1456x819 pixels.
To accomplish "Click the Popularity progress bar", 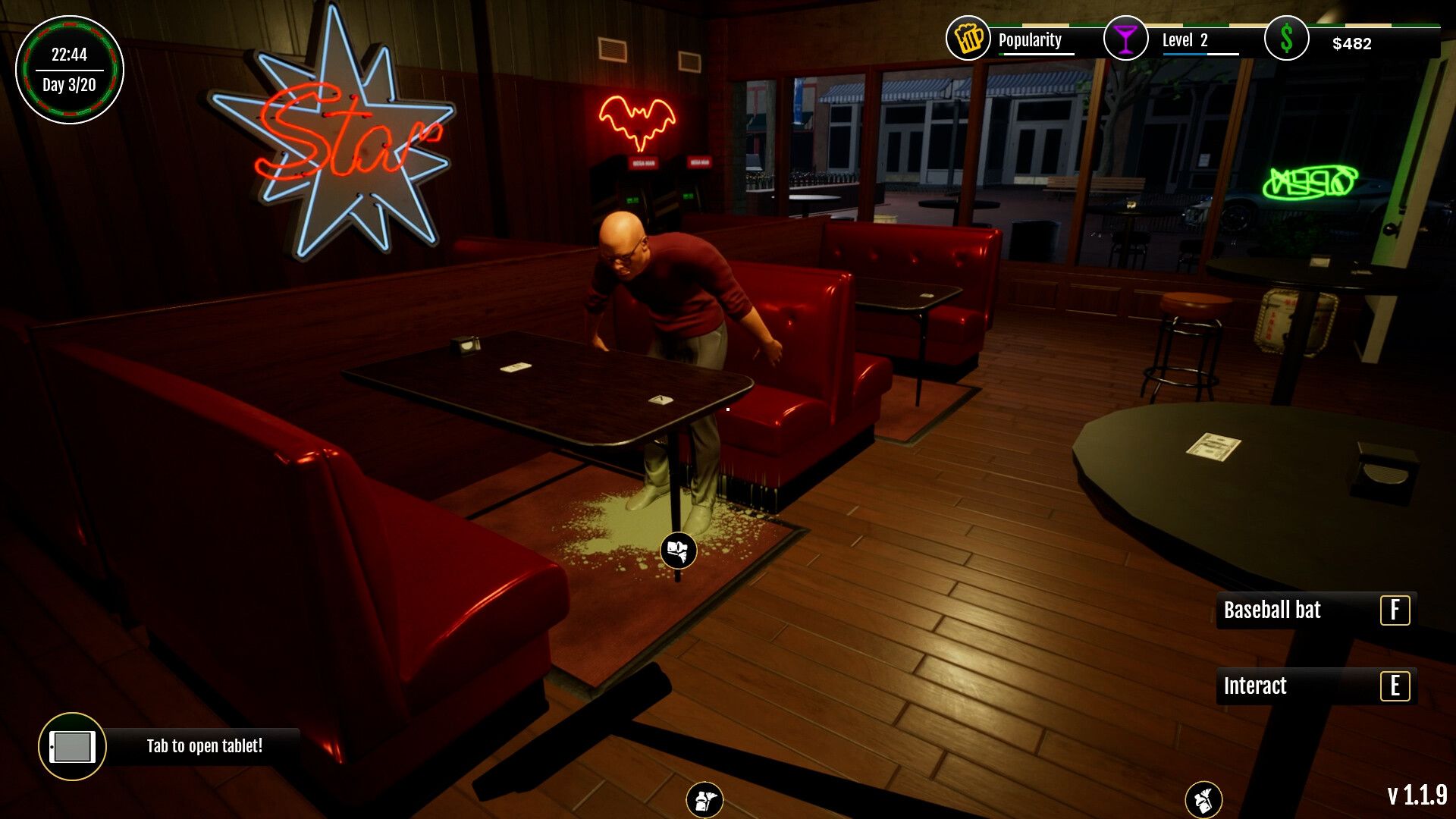I will (x=1037, y=53).
